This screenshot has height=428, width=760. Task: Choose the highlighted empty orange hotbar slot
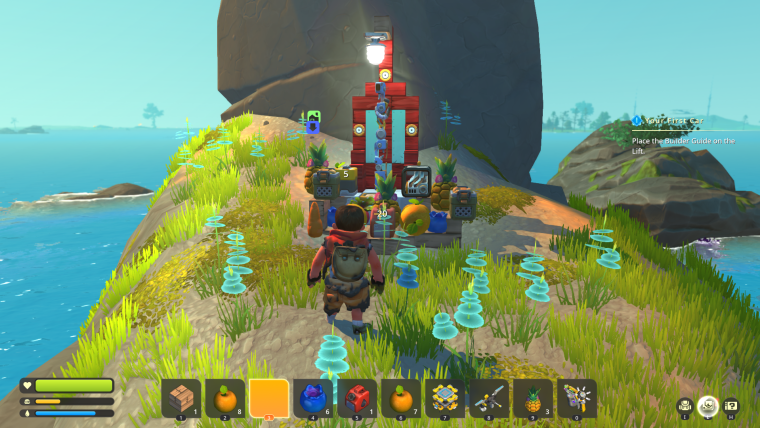[x=269, y=398]
